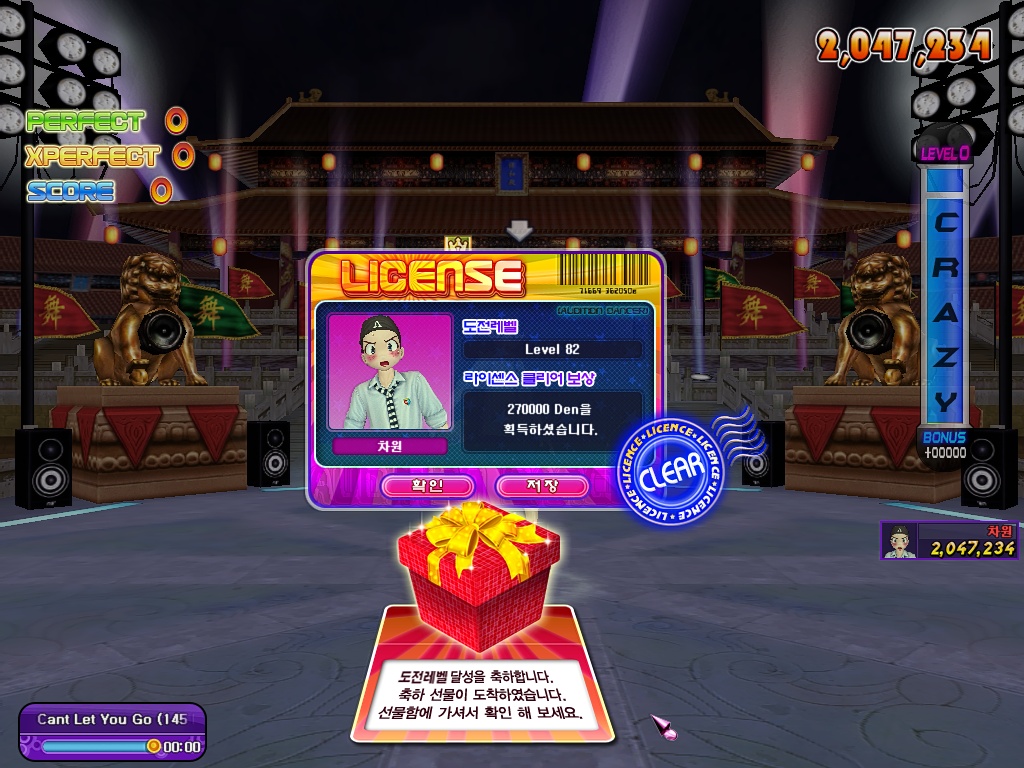Save the license with the 저장 button

(x=541, y=486)
